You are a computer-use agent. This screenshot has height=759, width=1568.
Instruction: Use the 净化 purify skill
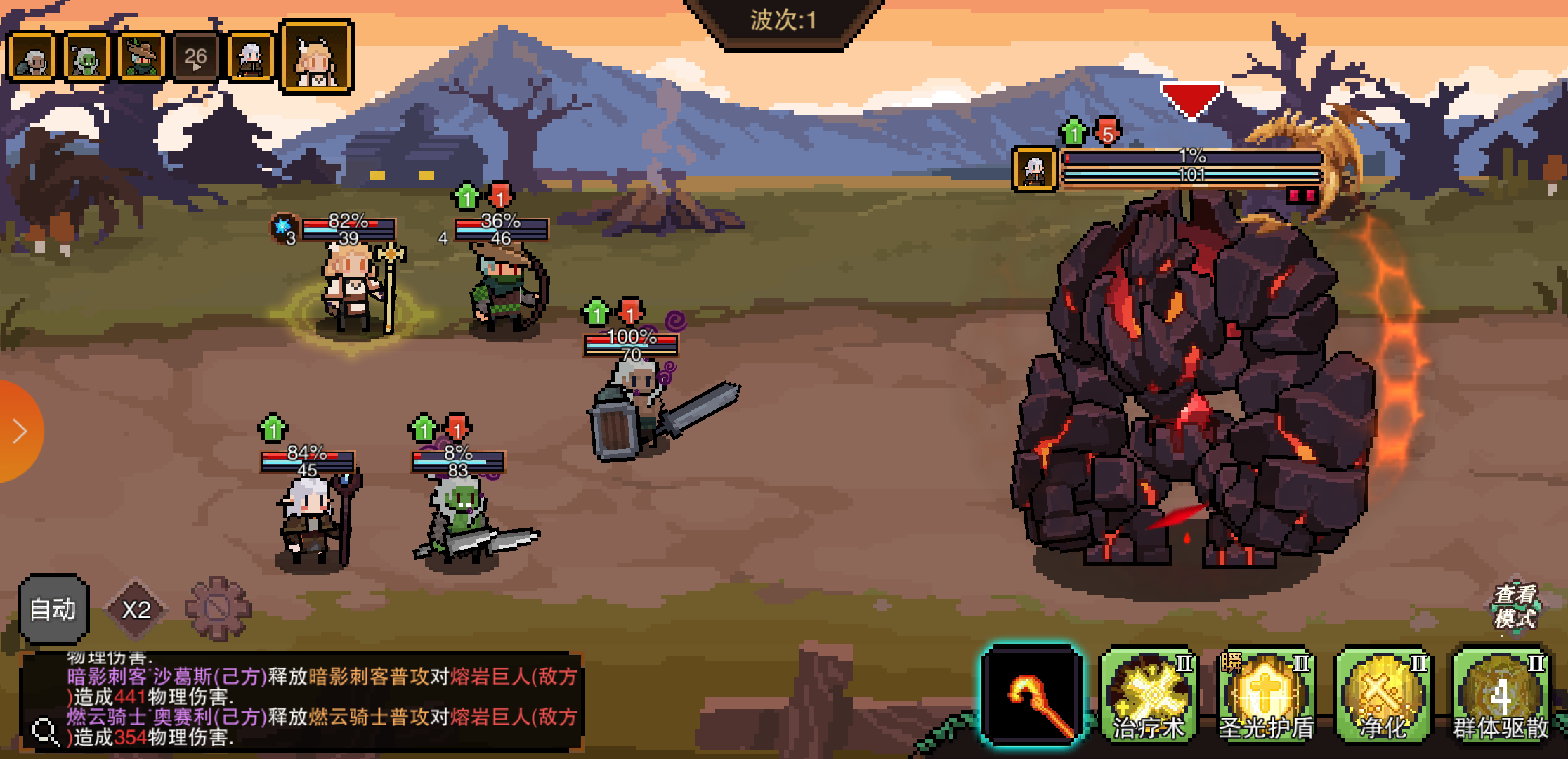click(x=1383, y=696)
